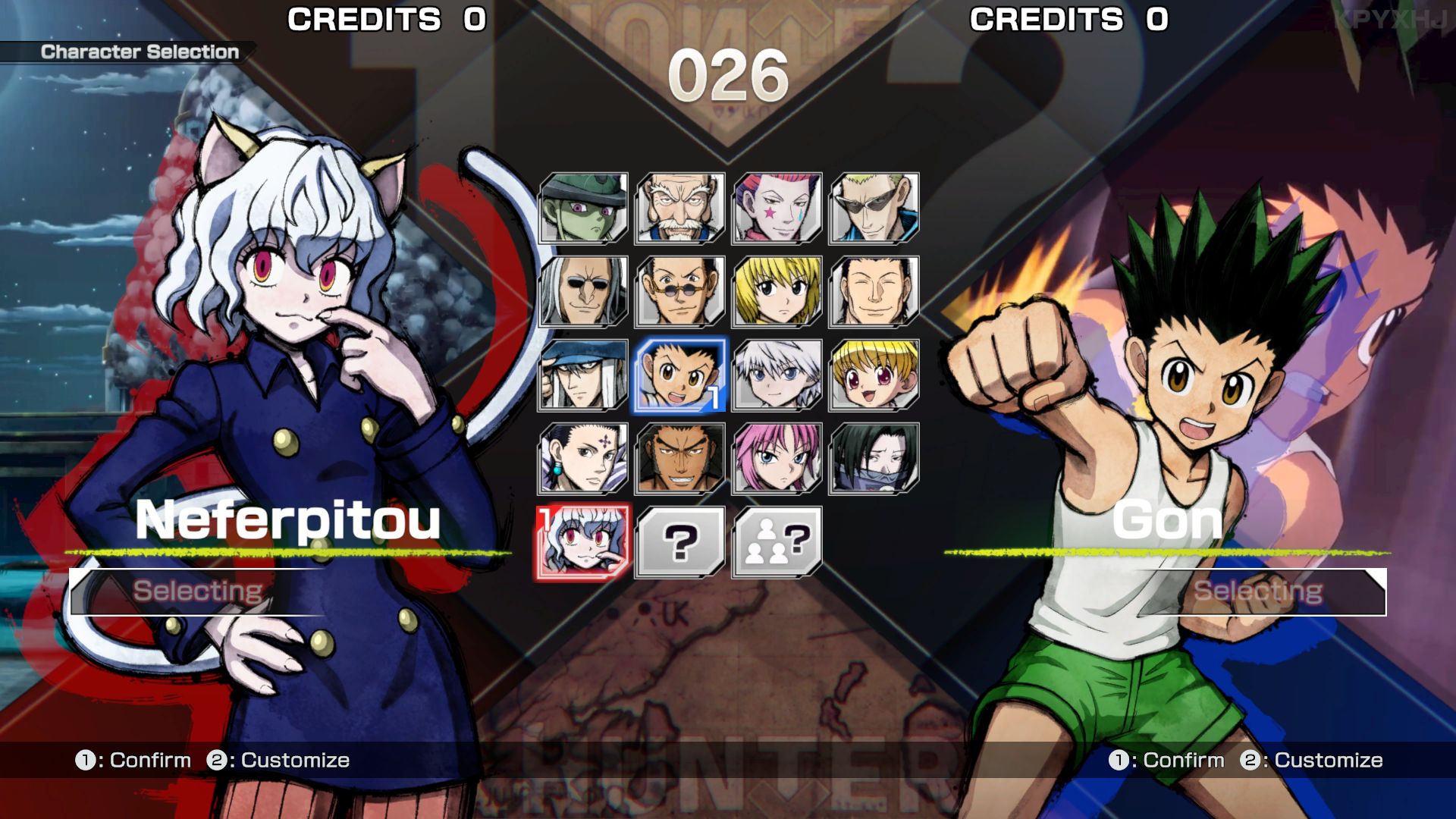Pick Killua with white spiky hair
Screen dimensions: 1456x819
pyautogui.click(x=777, y=375)
